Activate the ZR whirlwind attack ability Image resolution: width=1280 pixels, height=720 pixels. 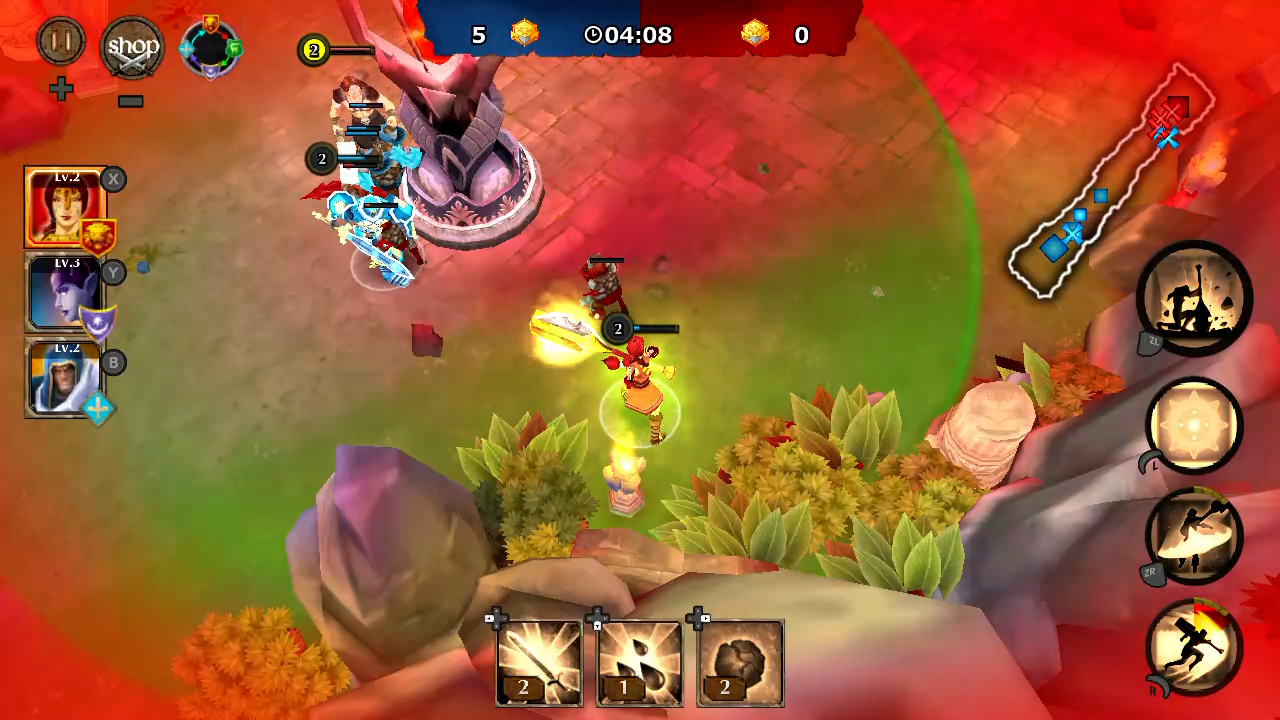1194,537
